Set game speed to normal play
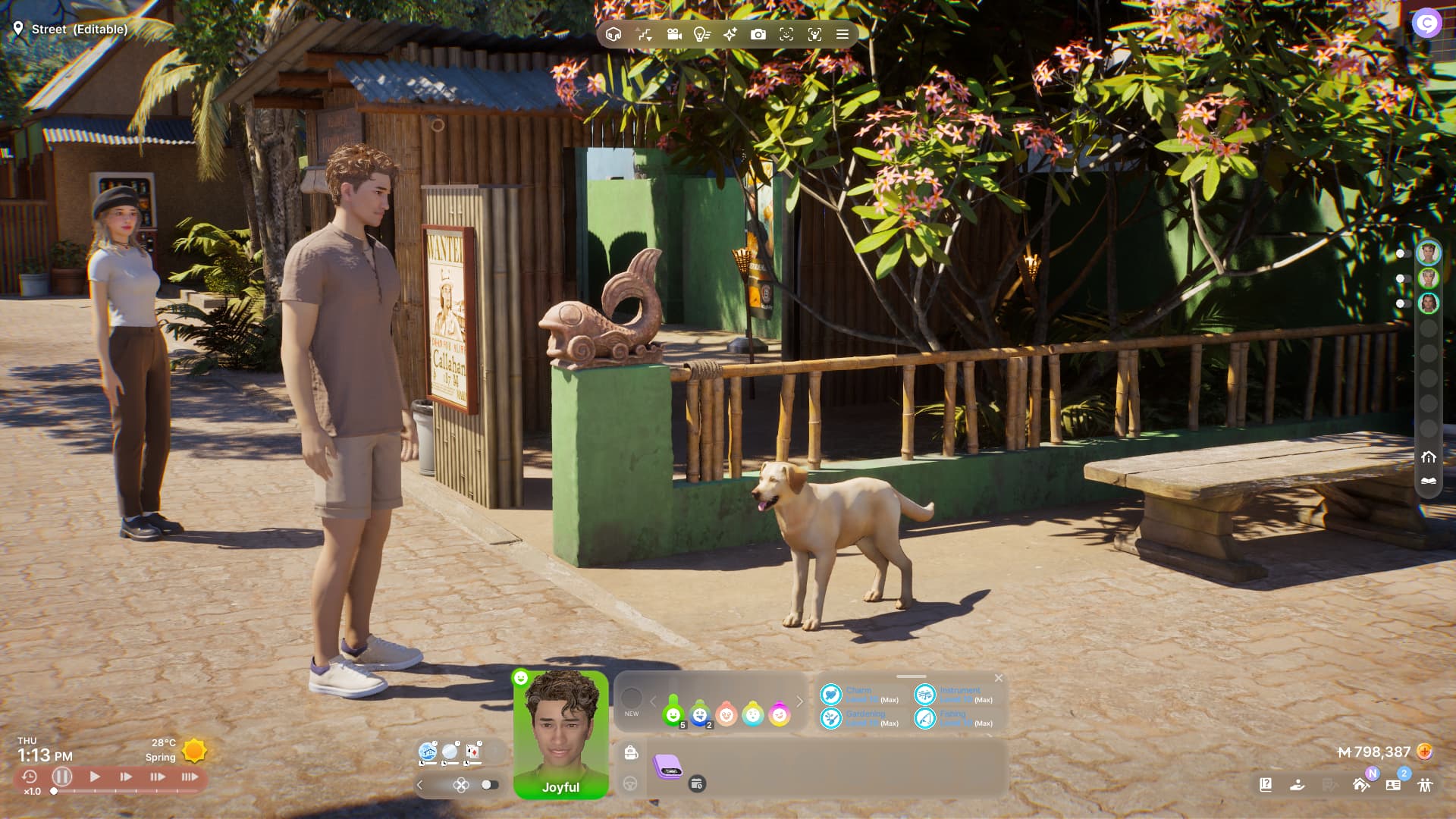 (95, 777)
